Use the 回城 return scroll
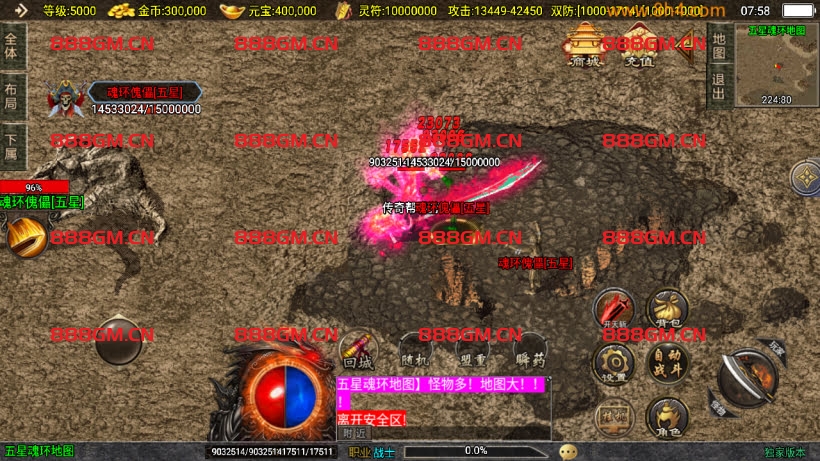 pos(357,350)
